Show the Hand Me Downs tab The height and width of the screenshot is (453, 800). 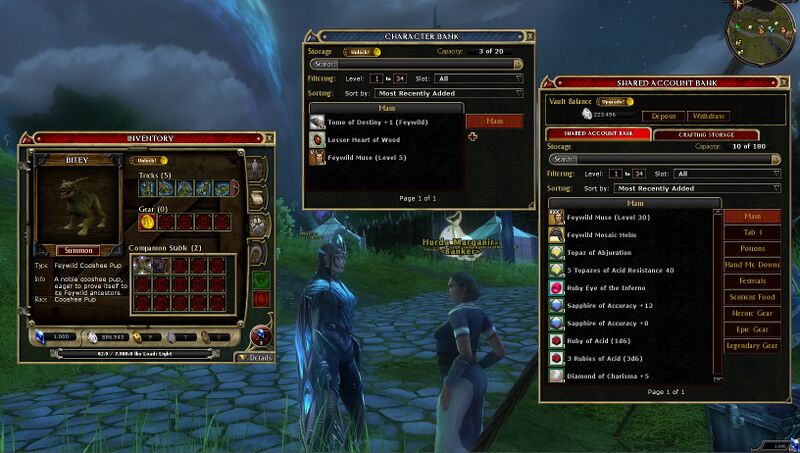click(x=752, y=264)
